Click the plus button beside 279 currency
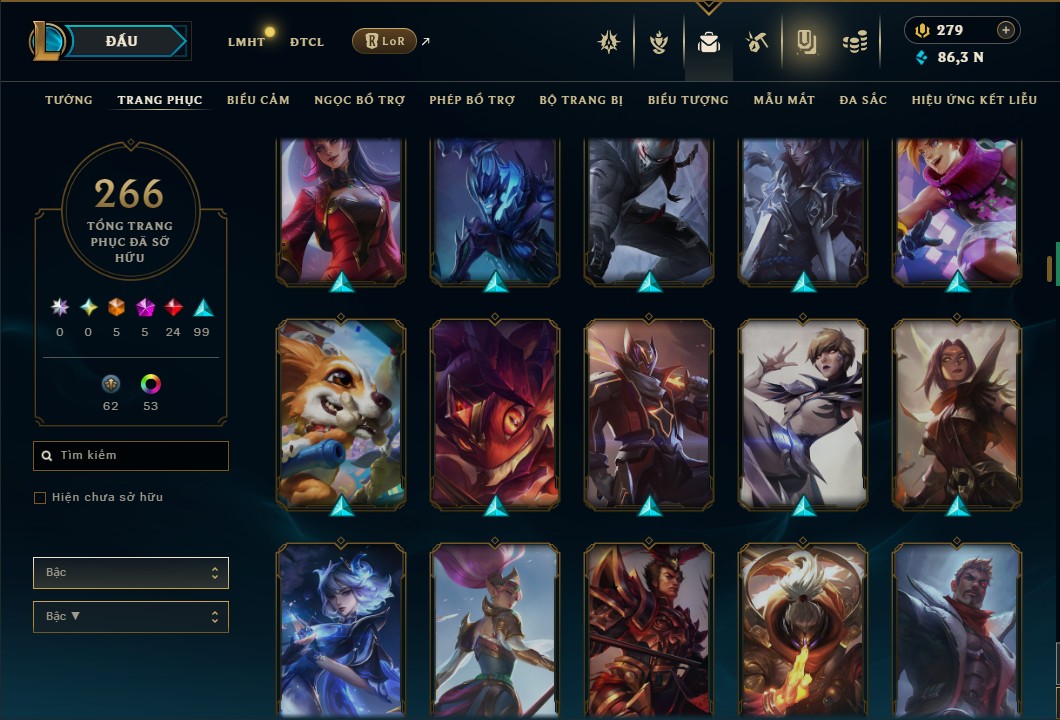 1006,30
